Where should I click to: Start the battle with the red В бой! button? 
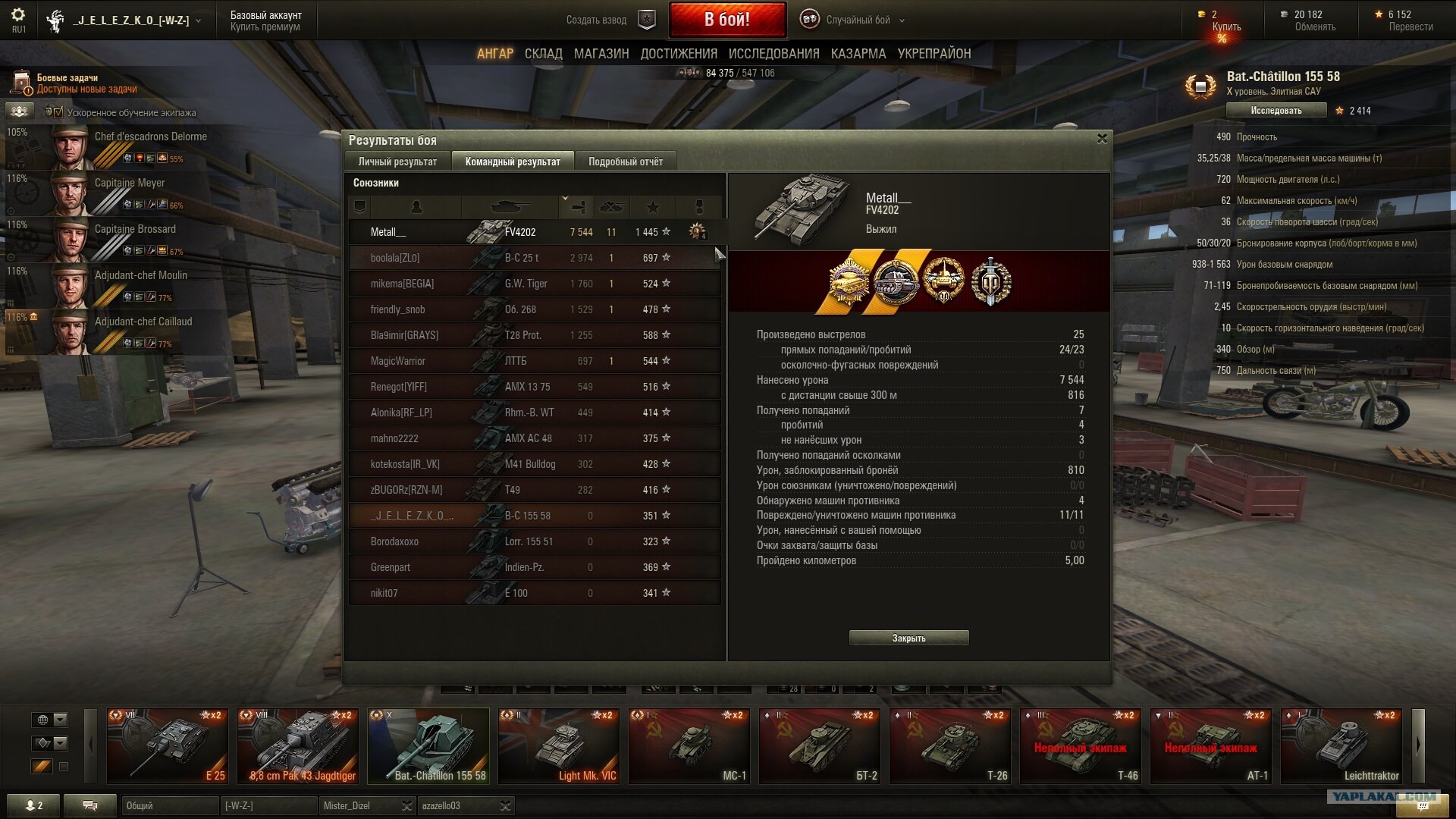[726, 20]
